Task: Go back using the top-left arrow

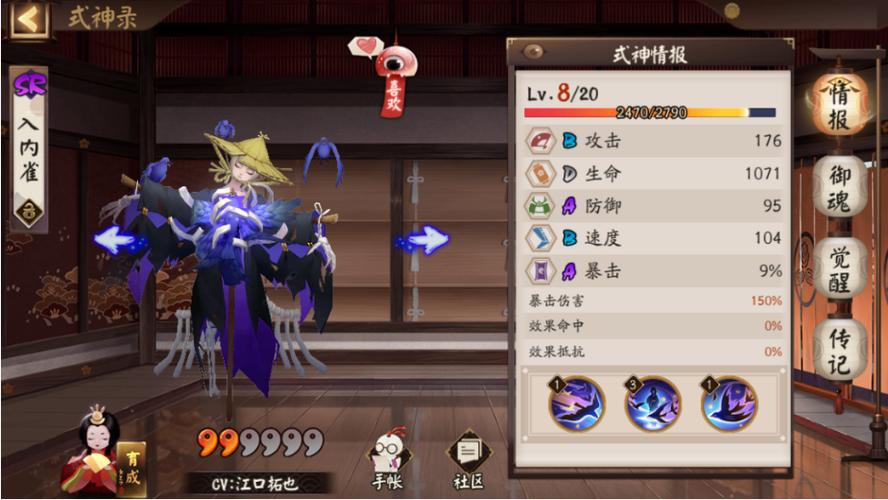Action: (x=29, y=18)
